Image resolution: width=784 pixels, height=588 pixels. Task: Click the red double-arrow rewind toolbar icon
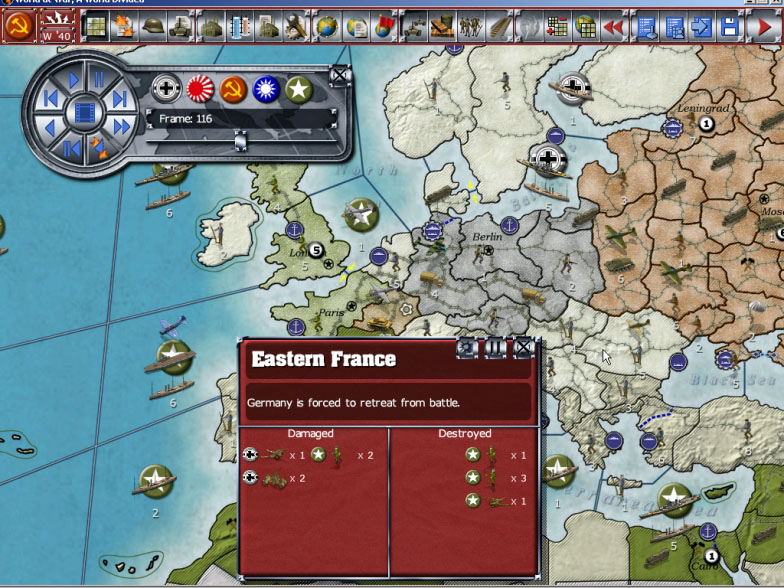click(614, 26)
